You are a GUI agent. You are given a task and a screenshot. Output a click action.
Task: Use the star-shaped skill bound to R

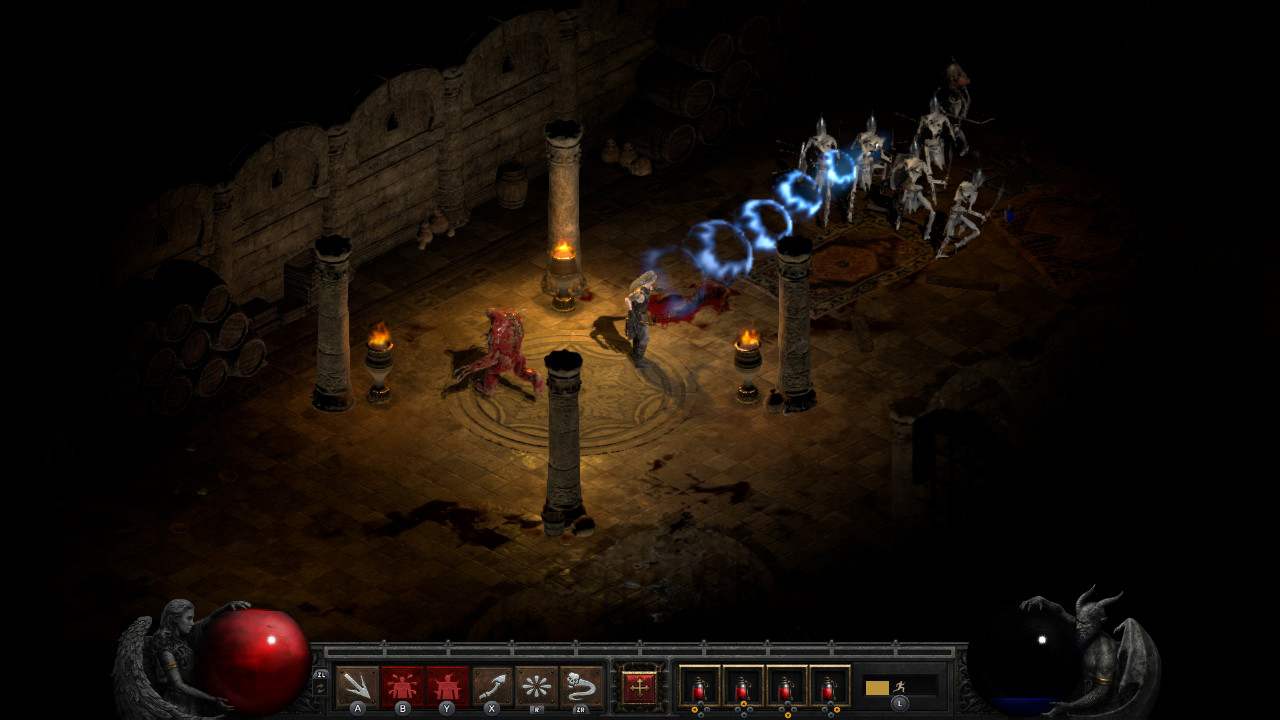[x=536, y=683]
